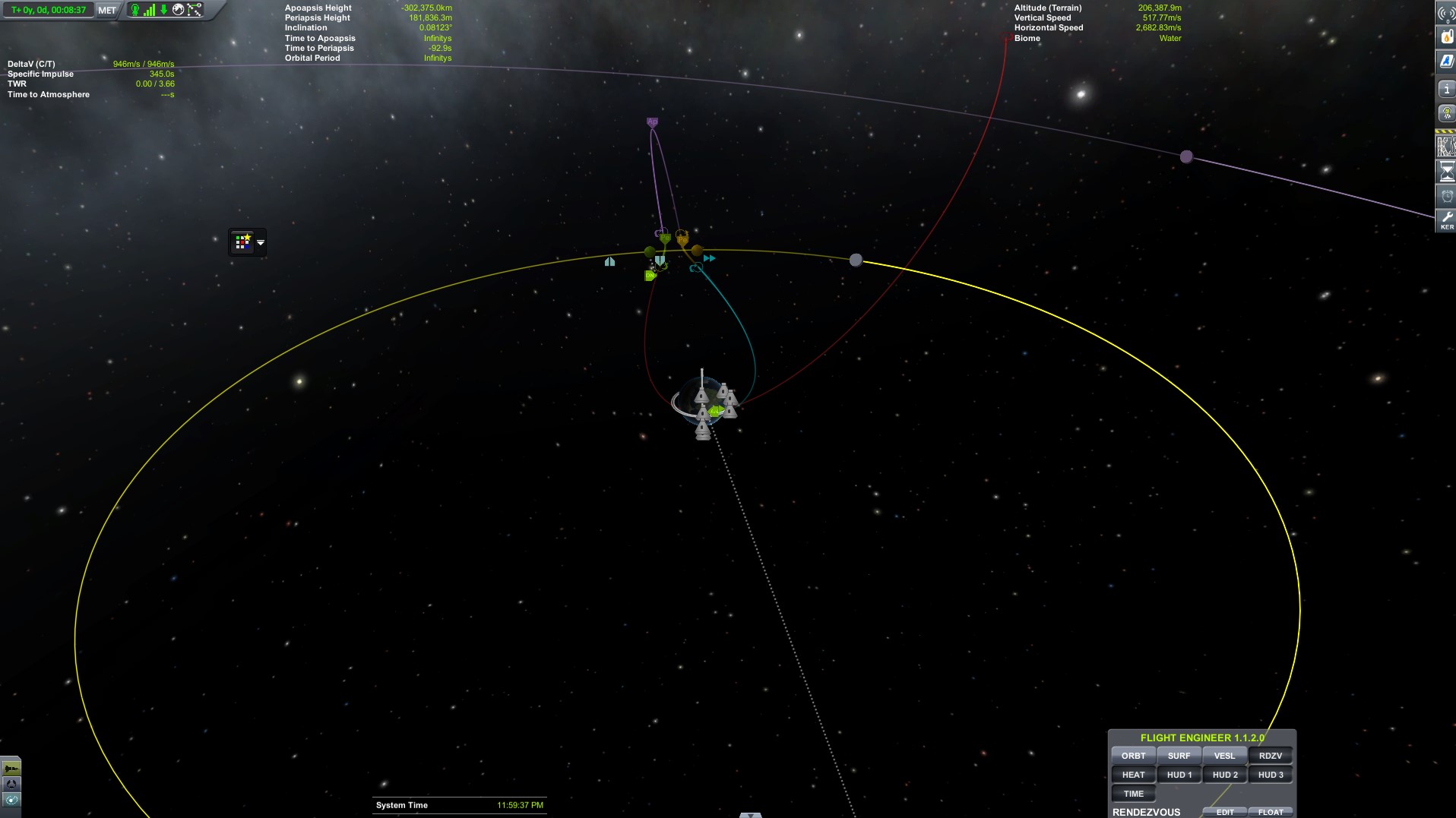Toggle the RDZV readout panel
Screen dimensions: 1456x818
point(1271,755)
